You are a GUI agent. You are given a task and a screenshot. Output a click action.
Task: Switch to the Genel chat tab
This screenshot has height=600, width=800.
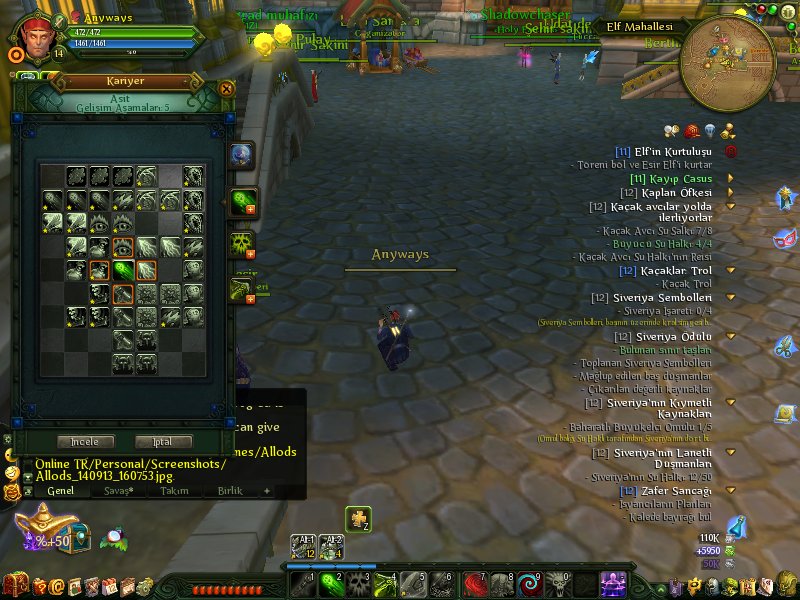point(60,491)
